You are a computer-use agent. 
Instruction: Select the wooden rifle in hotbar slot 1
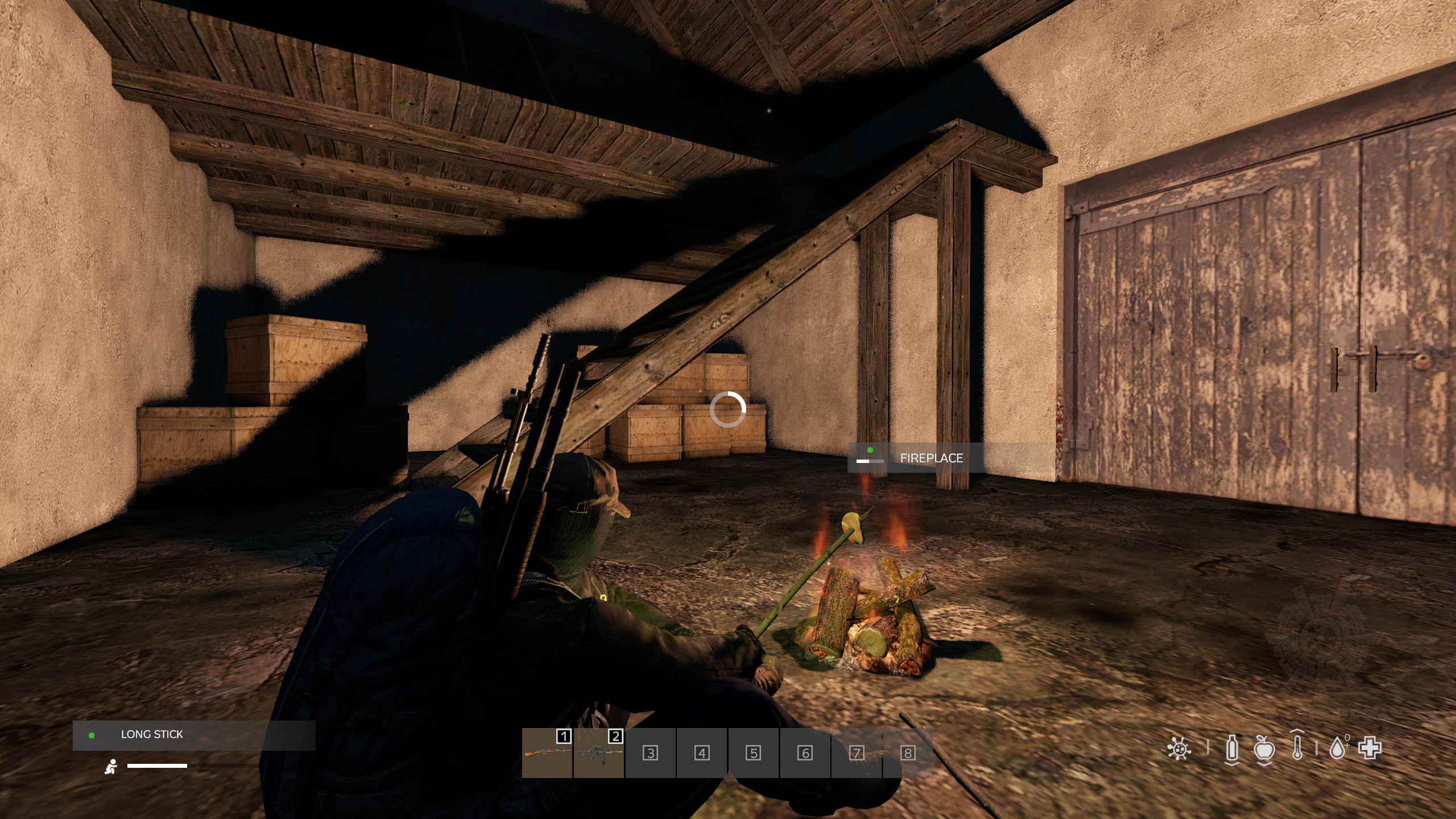(x=547, y=753)
